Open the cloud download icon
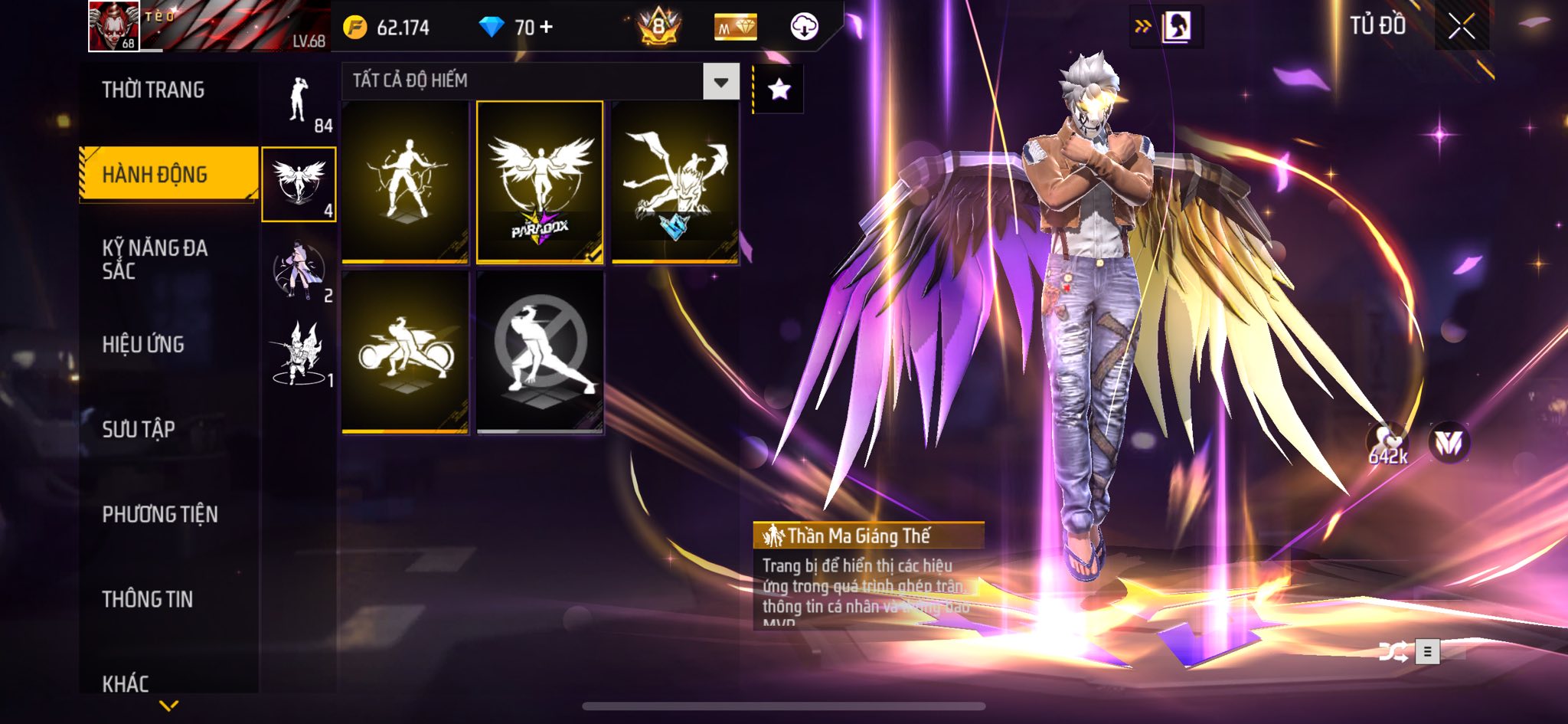 [x=804, y=27]
